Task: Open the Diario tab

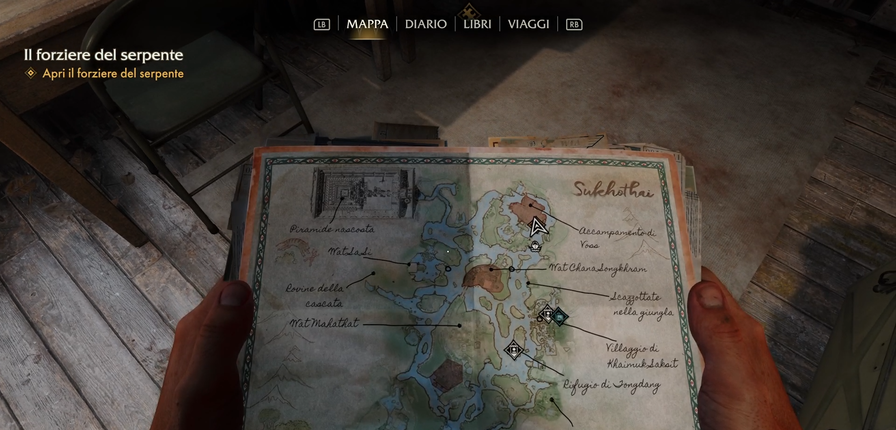Action: click(426, 24)
